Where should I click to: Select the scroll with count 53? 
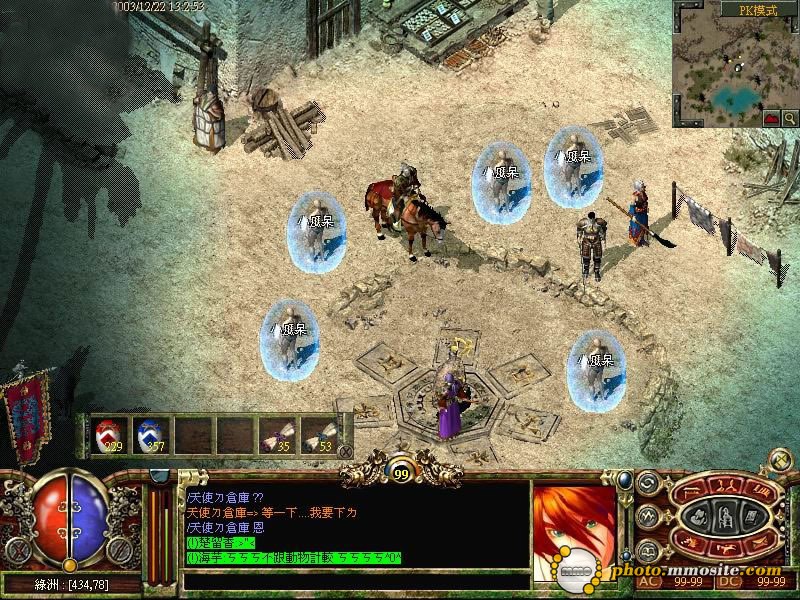tap(318, 435)
